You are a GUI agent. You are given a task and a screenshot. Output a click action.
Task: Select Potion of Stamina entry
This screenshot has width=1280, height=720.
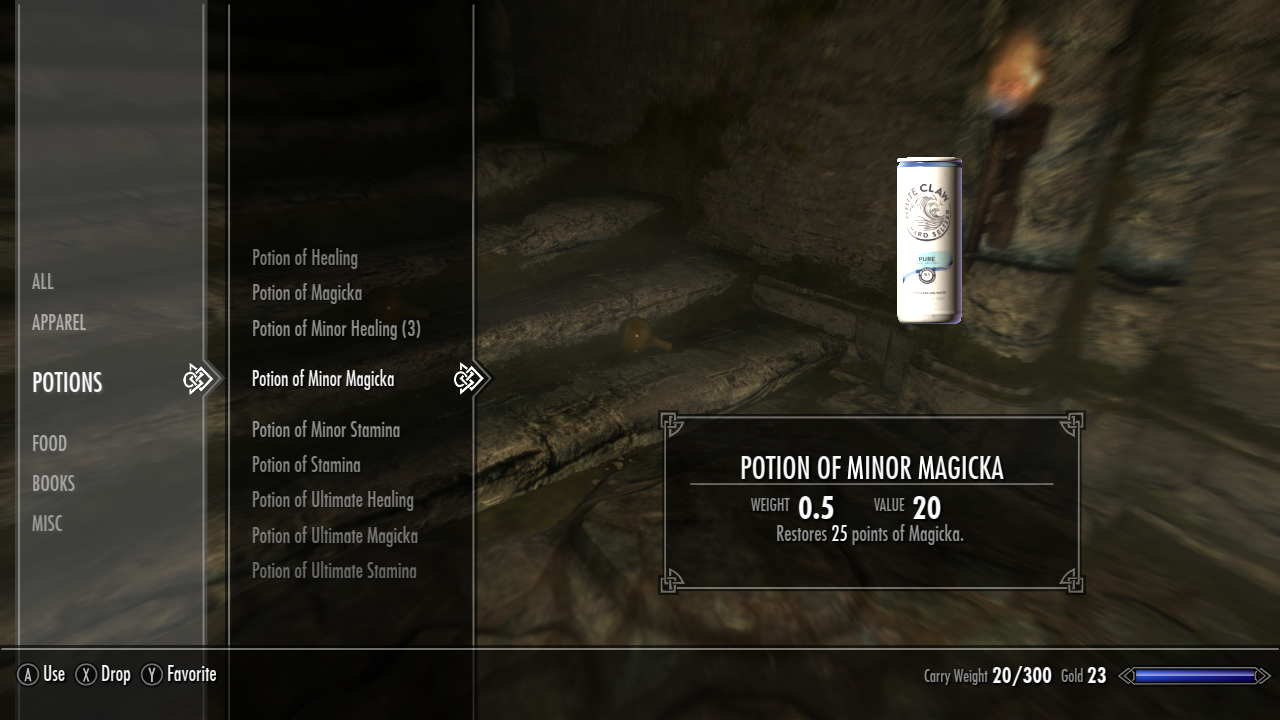tap(306, 465)
